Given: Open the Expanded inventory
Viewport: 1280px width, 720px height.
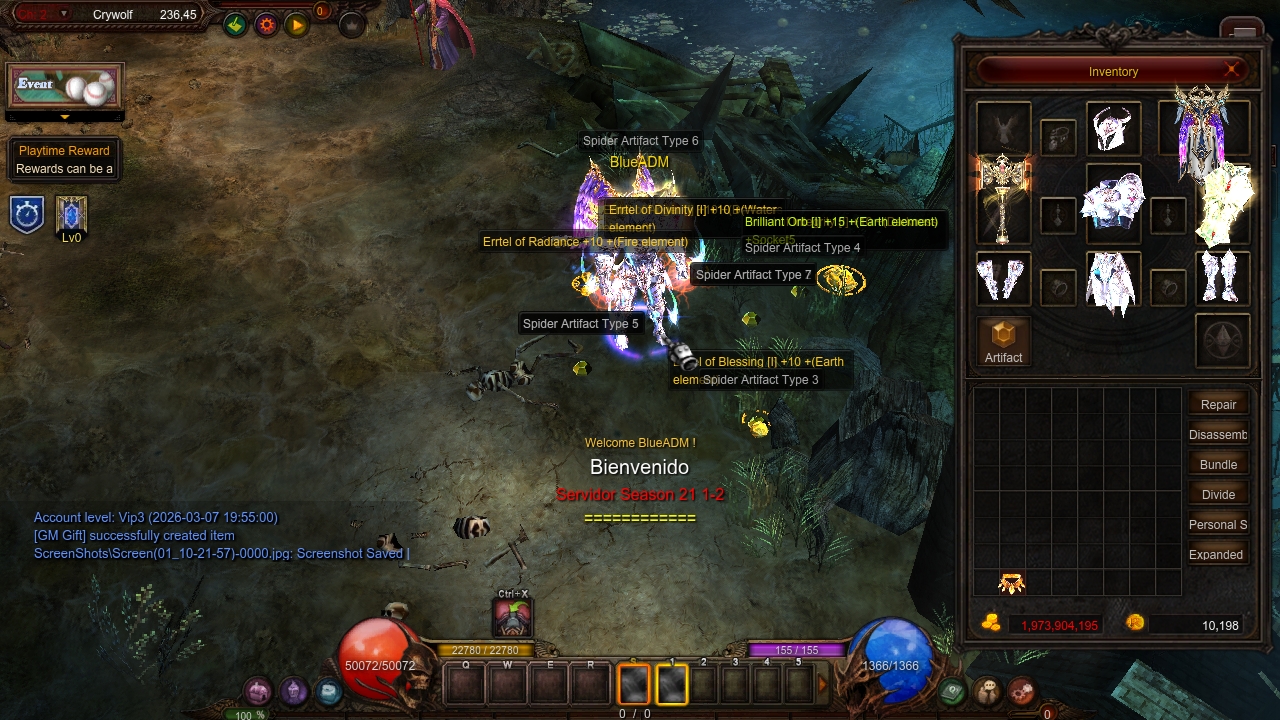Looking at the screenshot, I should point(1218,554).
